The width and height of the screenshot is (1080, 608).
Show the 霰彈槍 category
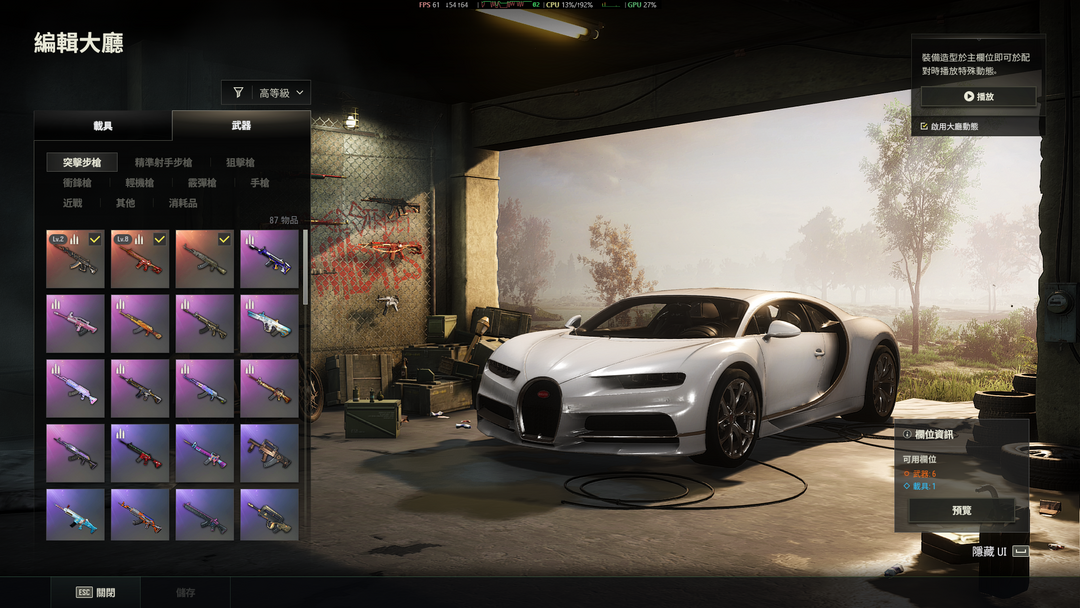click(201, 183)
